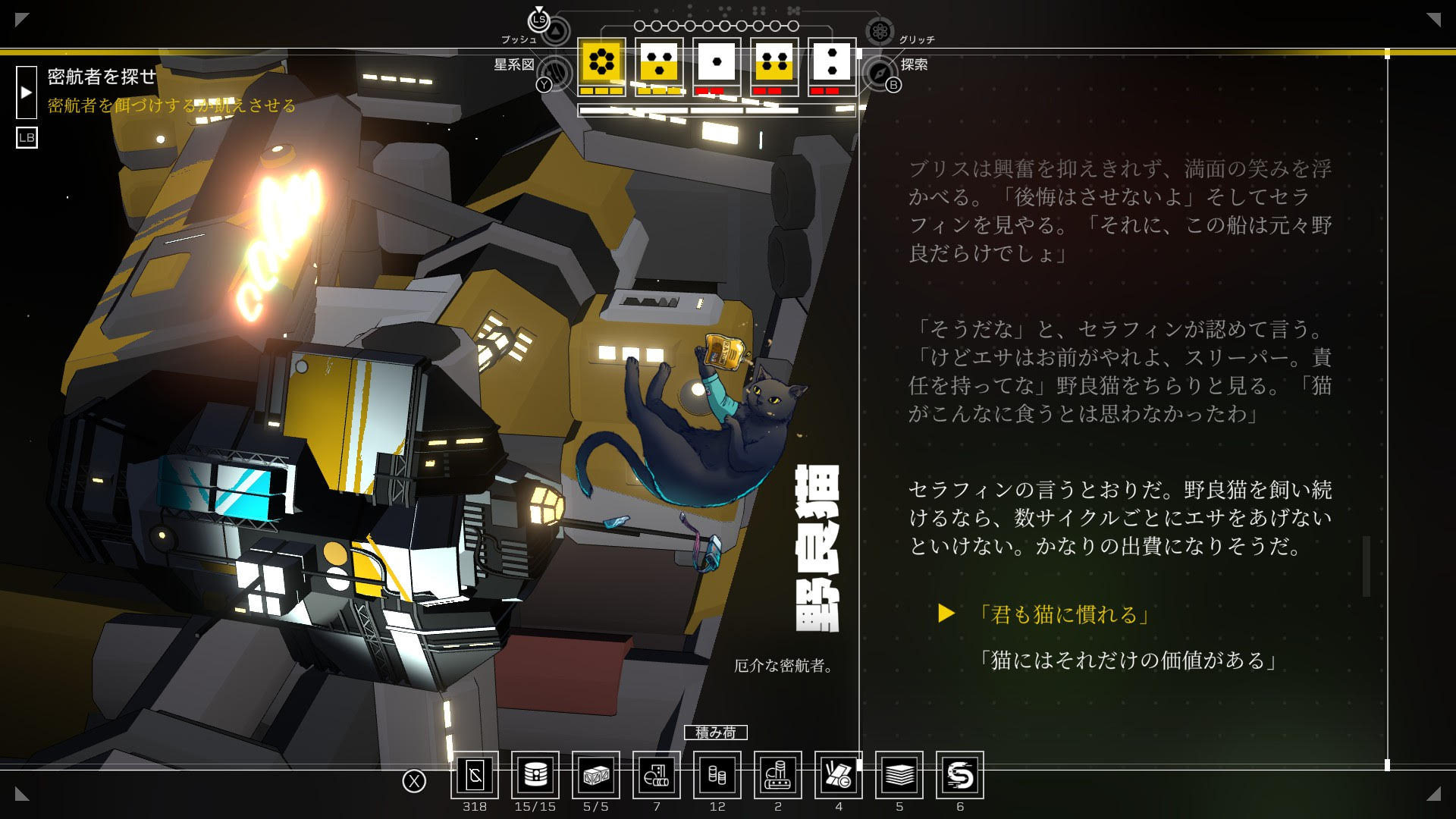Select the fuel barrel slot showing 15/15
The width and height of the screenshot is (1456, 819).
click(535, 775)
